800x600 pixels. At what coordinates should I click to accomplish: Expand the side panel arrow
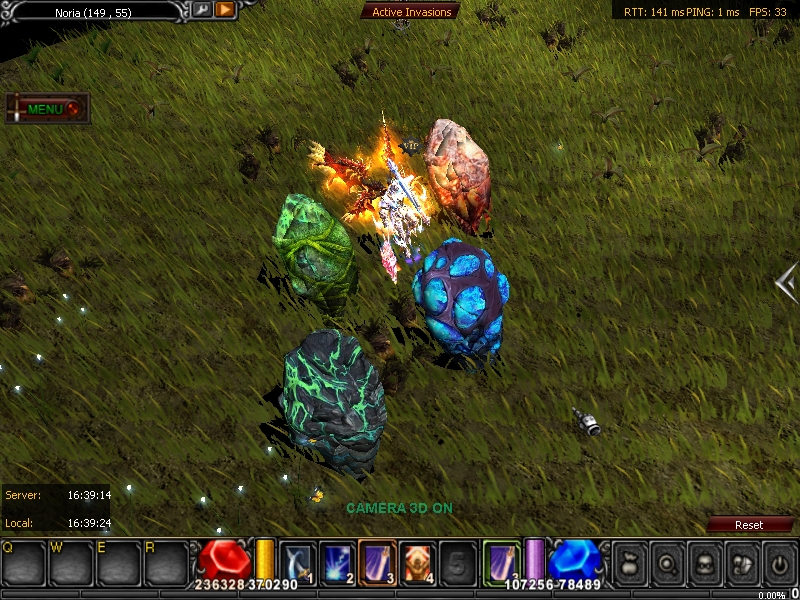click(786, 282)
